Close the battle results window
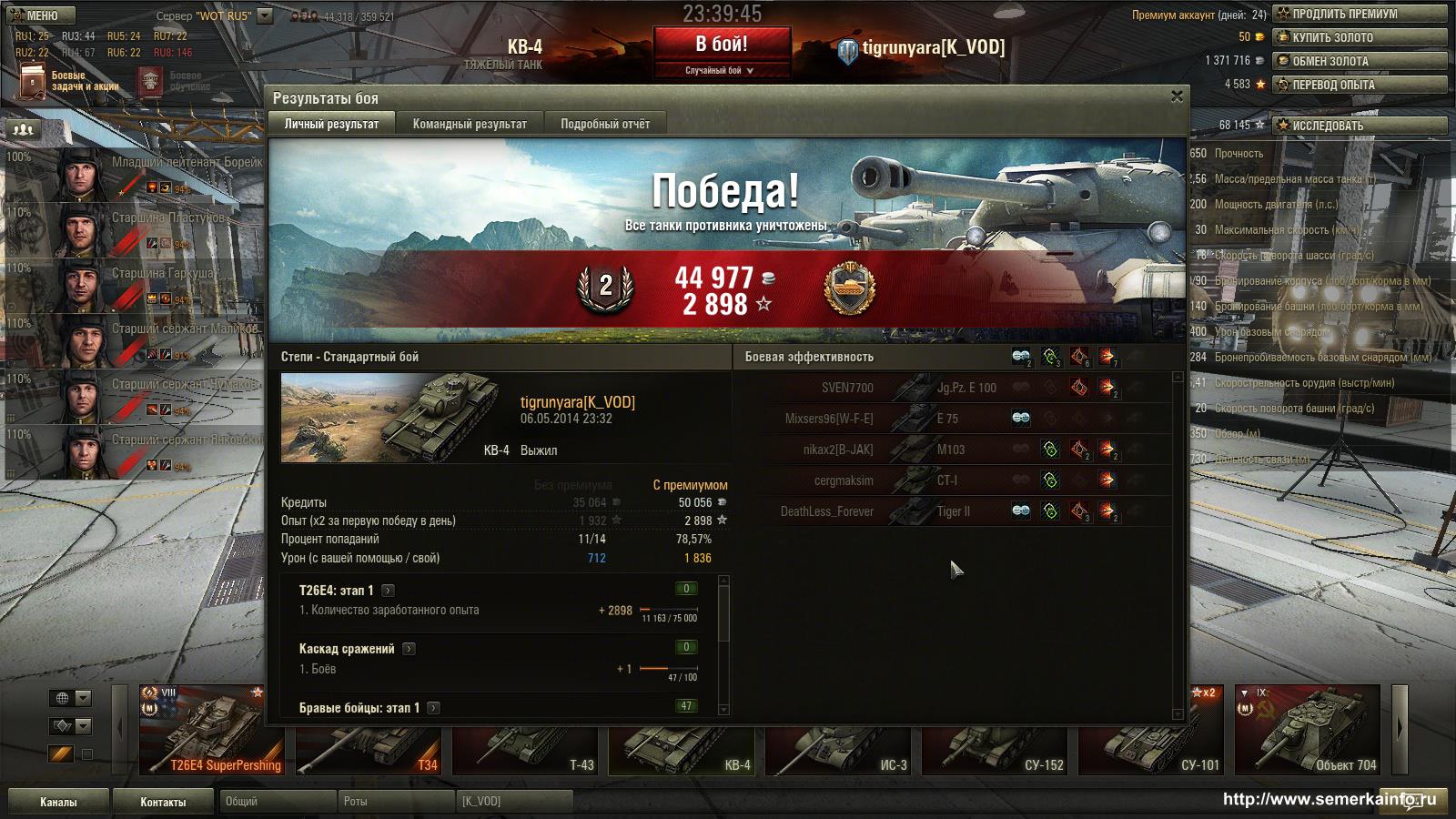The height and width of the screenshot is (819, 1456). [x=1177, y=96]
